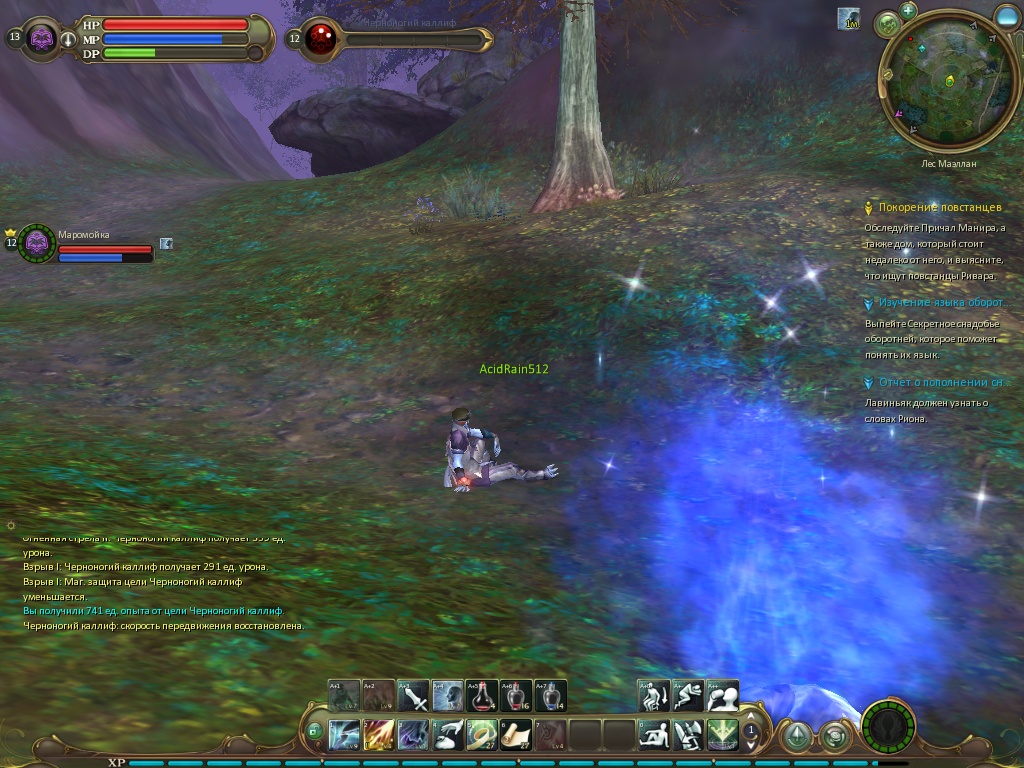The height and width of the screenshot is (768, 1024).
Task: Activate the green downward arrows skill
Action: pos(722,735)
